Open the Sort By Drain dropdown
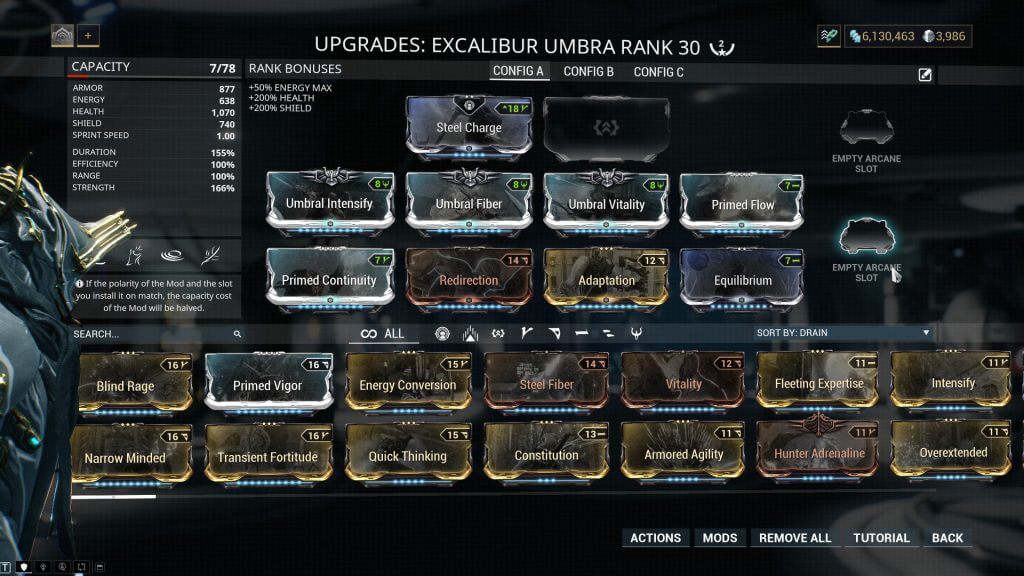The width and height of the screenshot is (1024, 576). pos(843,333)
